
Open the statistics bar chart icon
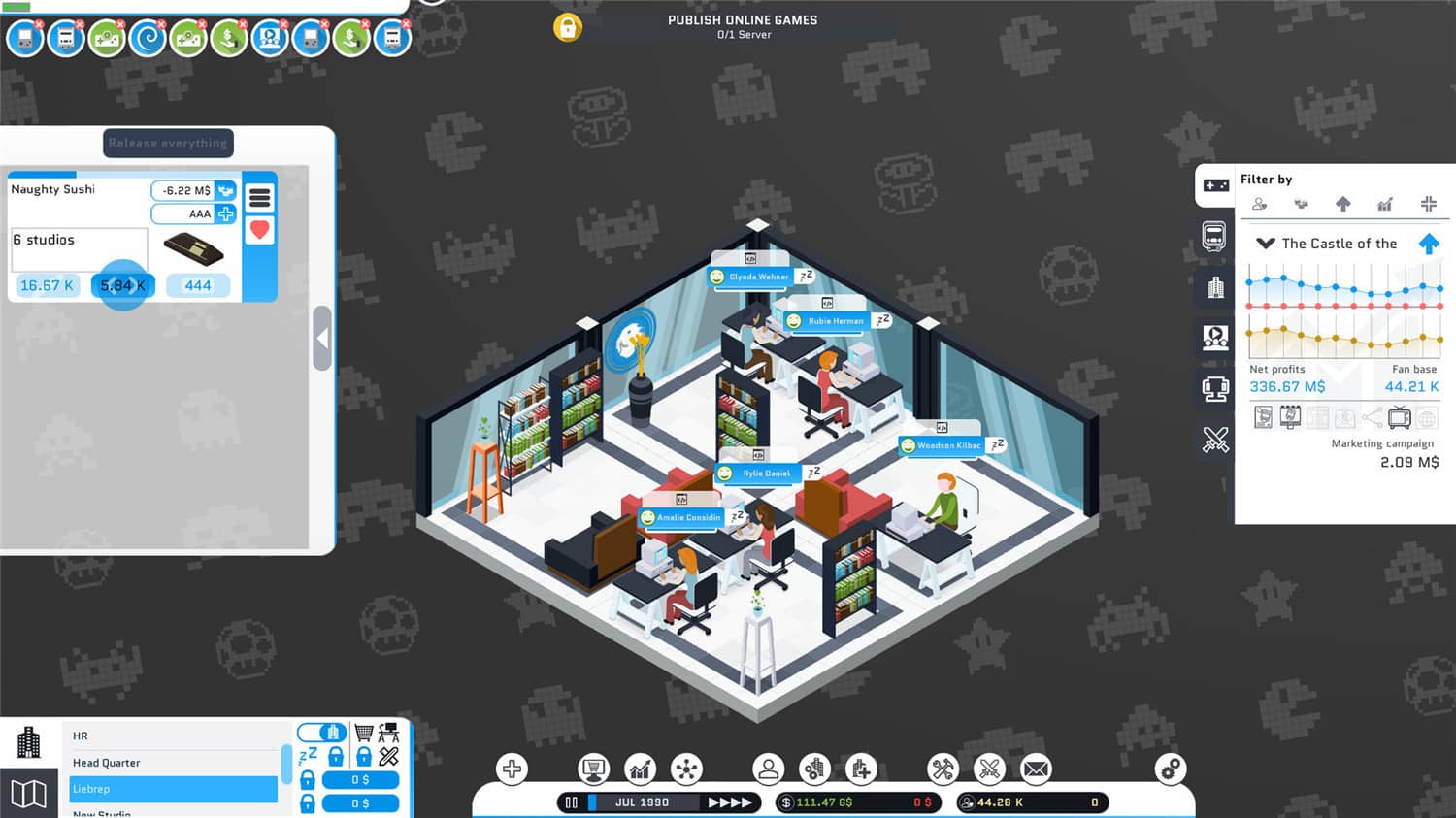(x=640, y=769)
